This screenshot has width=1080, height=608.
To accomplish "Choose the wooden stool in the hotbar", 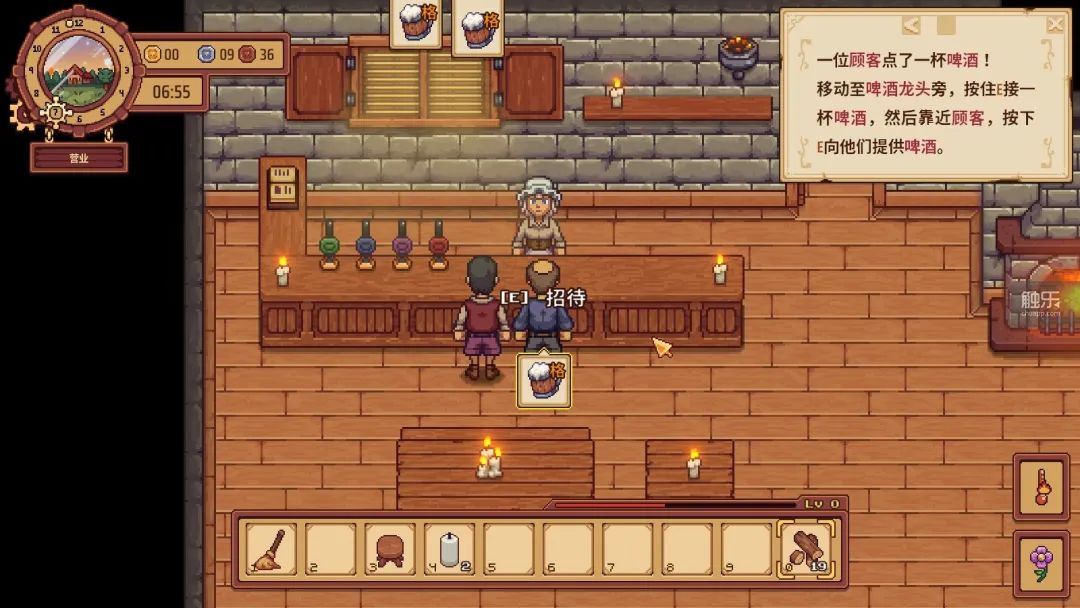I will click(390, 549).
